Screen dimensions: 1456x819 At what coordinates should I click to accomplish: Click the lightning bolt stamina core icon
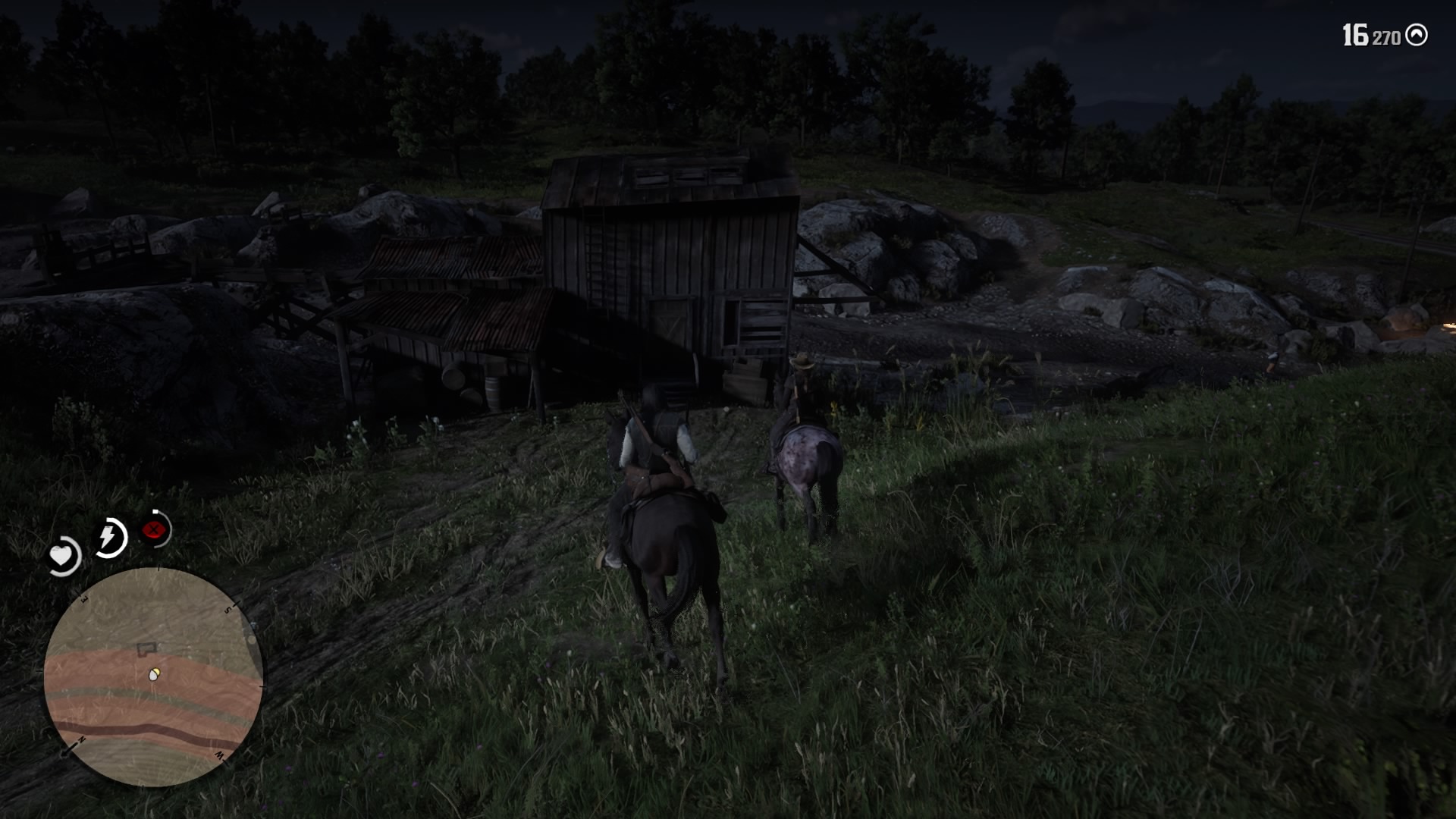[108, 534]
